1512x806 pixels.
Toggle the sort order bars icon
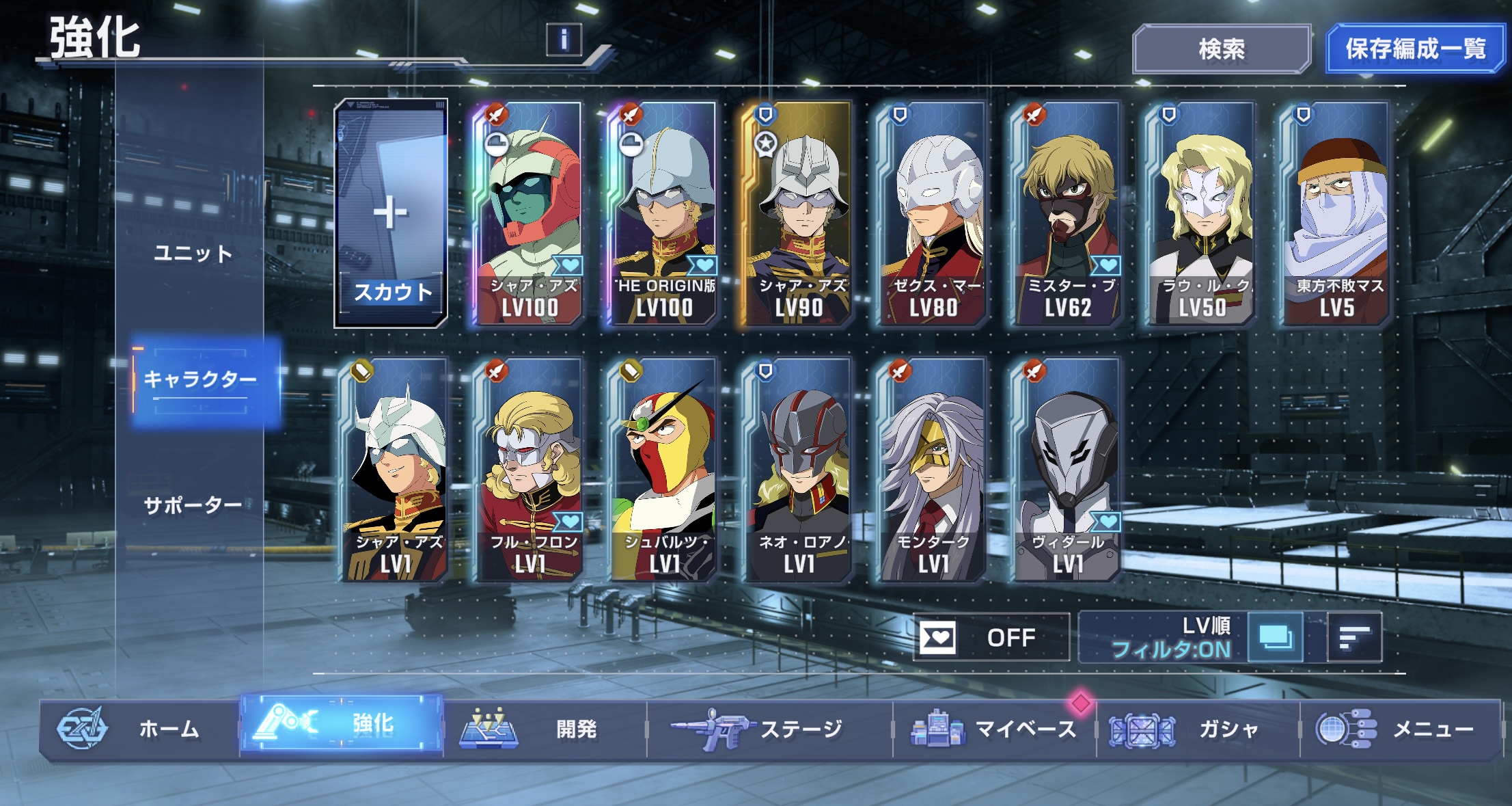pos(1354,638)
